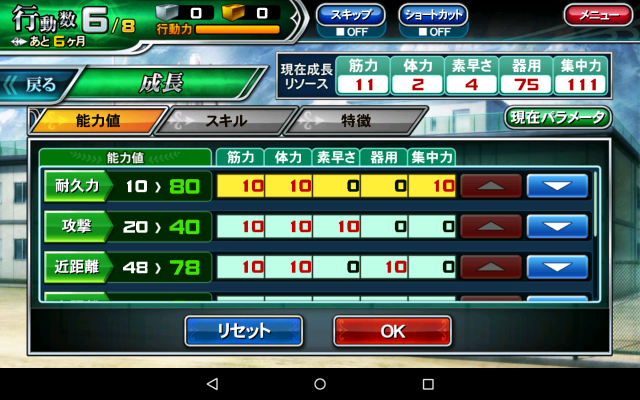Increase 耐久力 with its red up arrow

pos(491,186)
